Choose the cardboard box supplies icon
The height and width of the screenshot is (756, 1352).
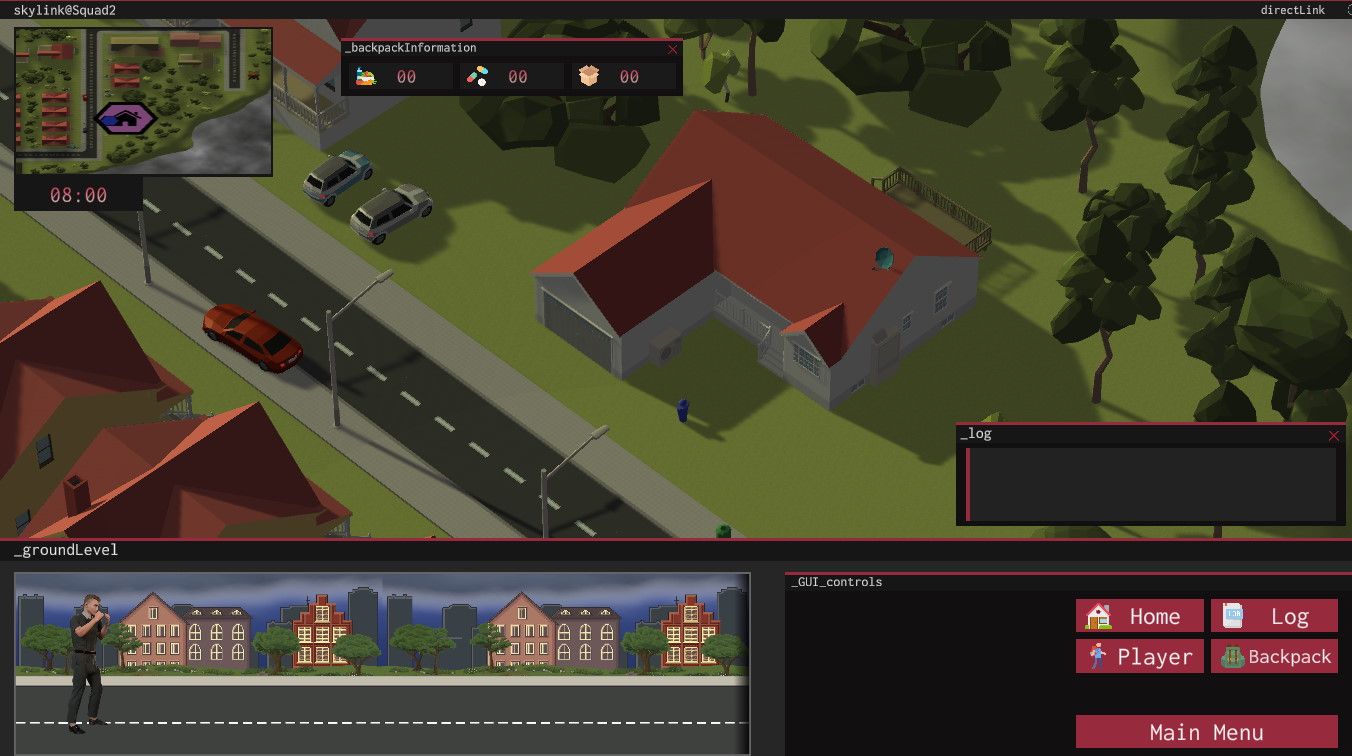click(589, 76)
